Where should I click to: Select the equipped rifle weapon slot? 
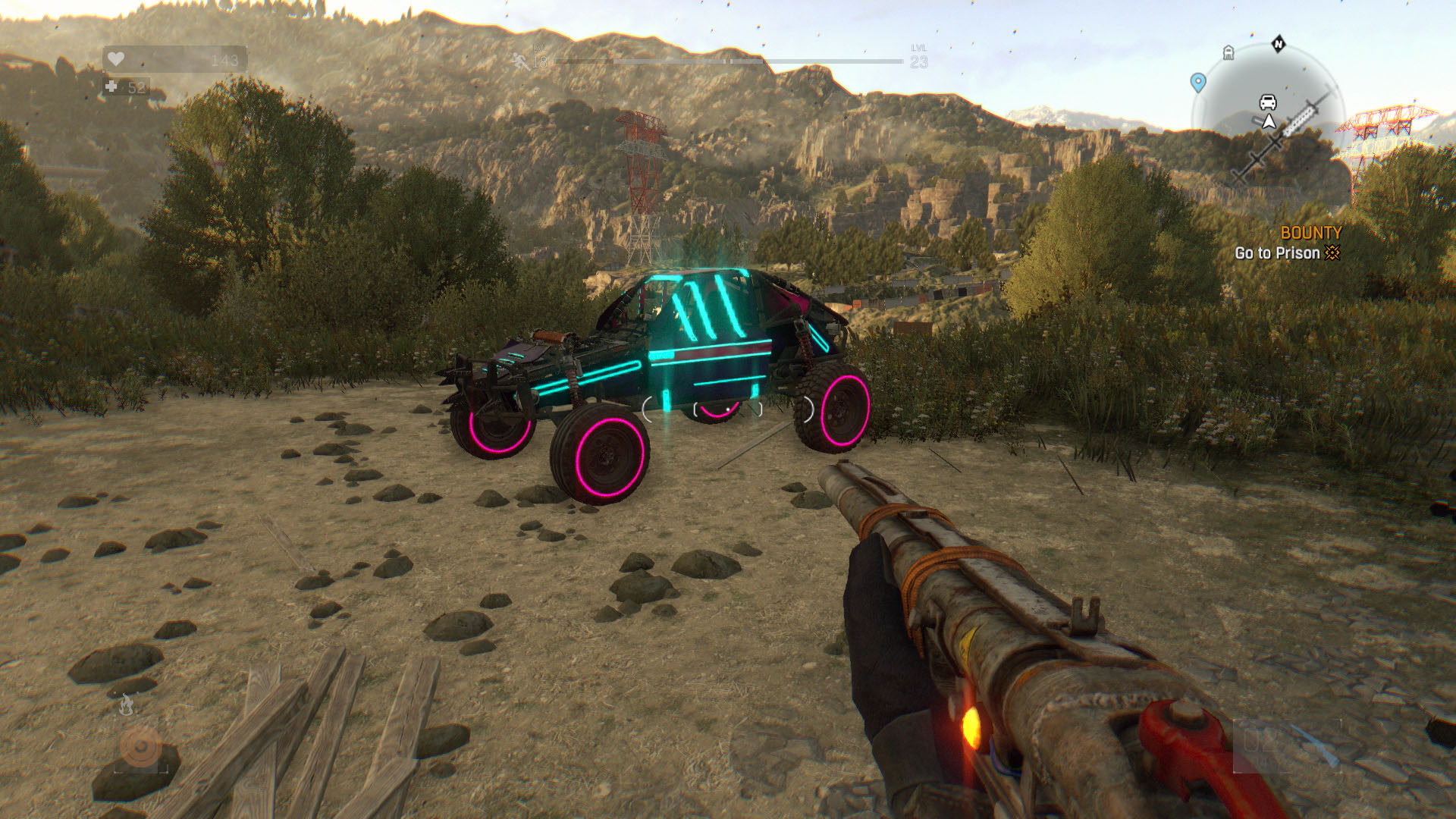[x=1286, y=746]
